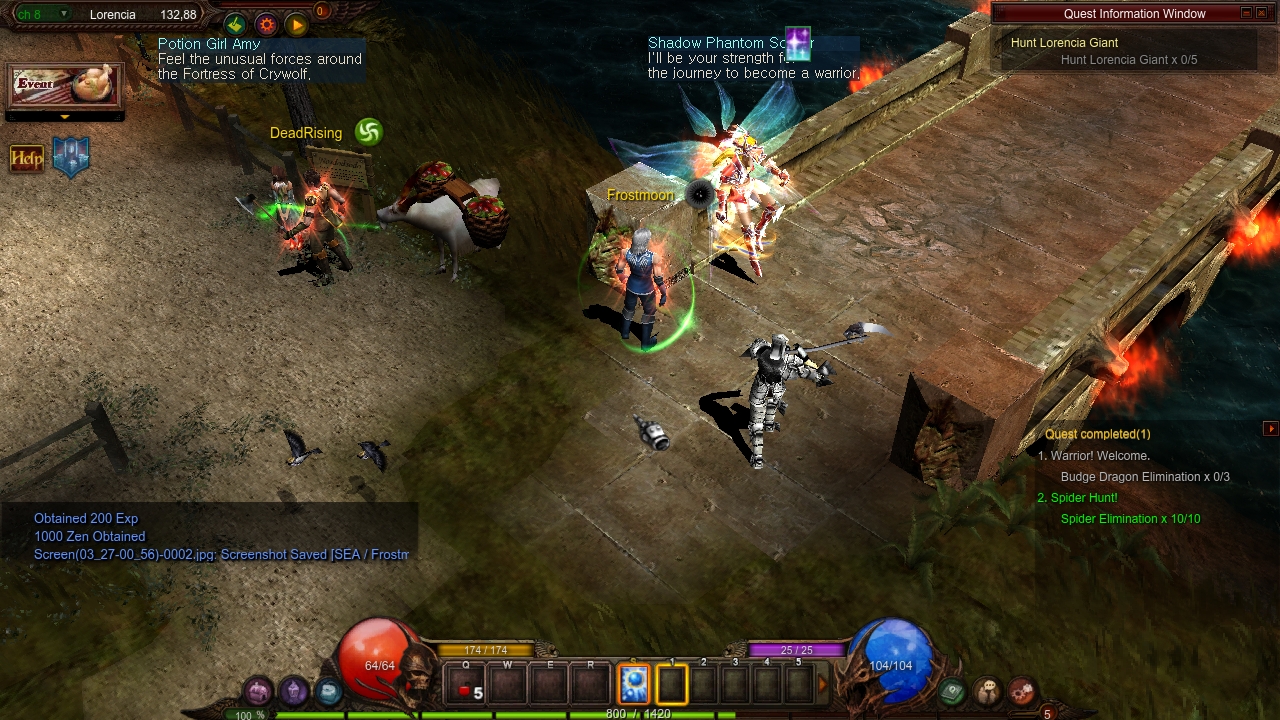Select the Hunt Lorencia Giant quest entry

click(x=1064, y=43)
